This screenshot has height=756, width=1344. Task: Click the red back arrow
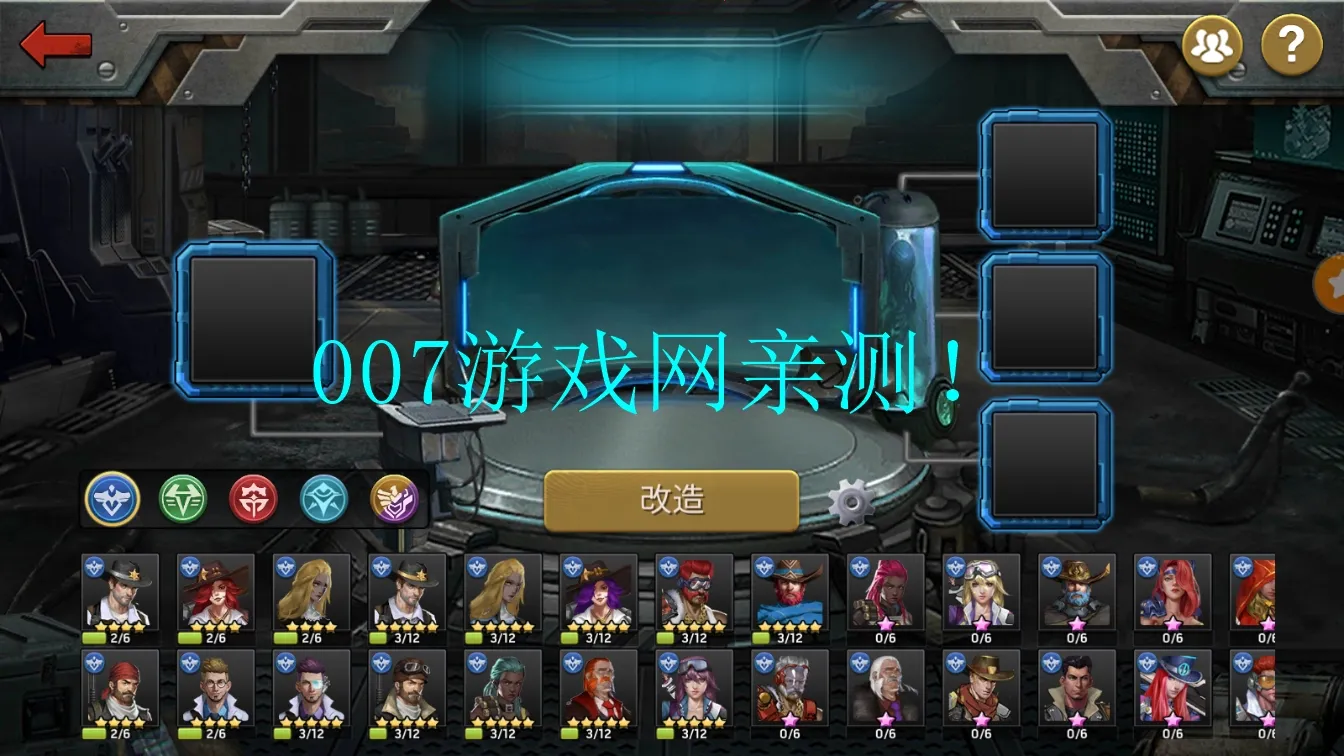[57, 44]
